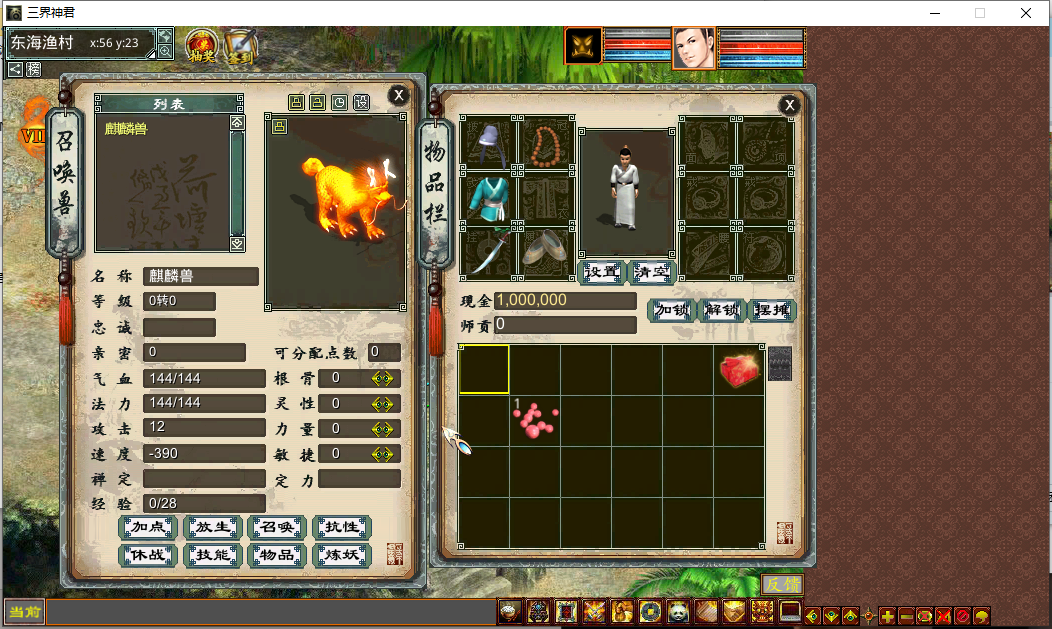Open the pet 物品 items
Viewport: 1052px width, 629px height.
pyautogui.click(x=277, y=555)
